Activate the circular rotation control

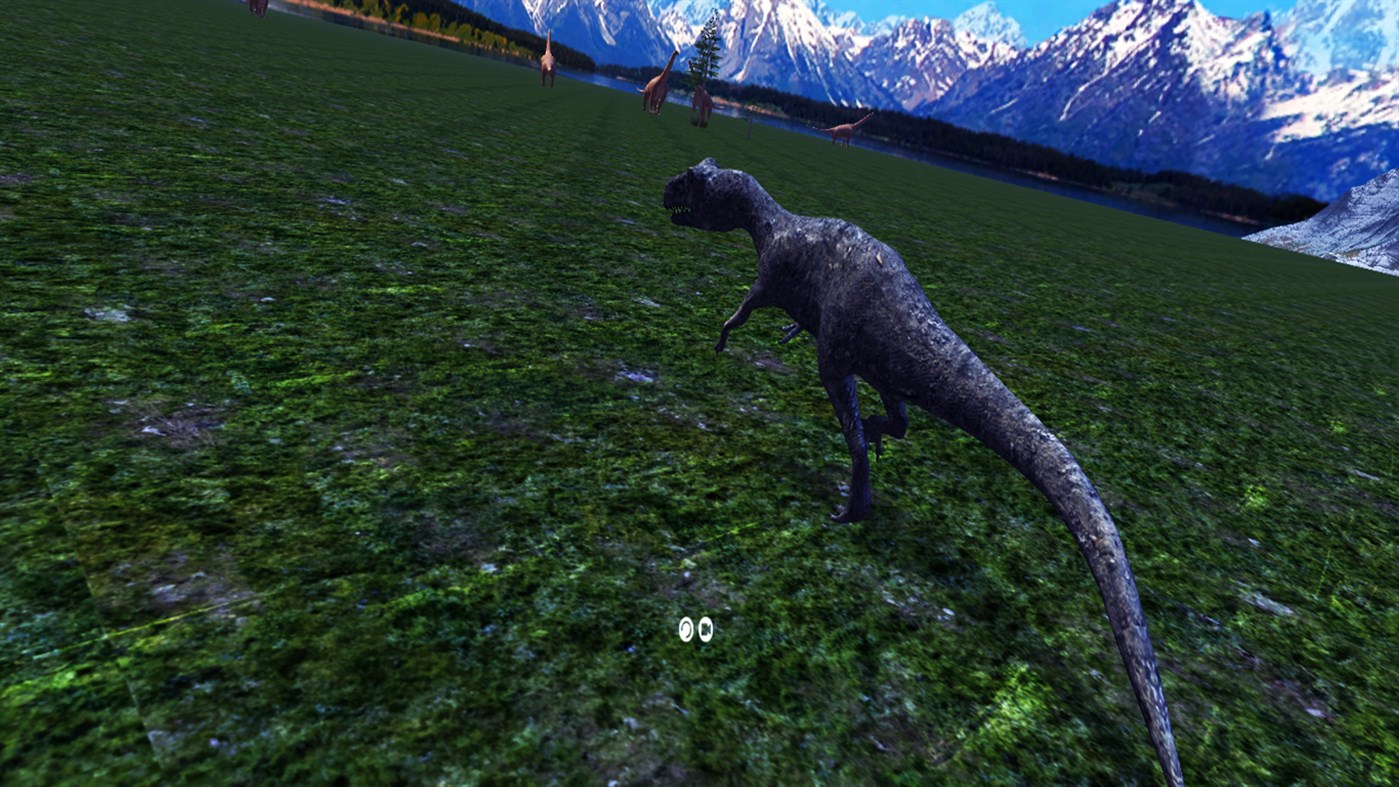(686, 630)
